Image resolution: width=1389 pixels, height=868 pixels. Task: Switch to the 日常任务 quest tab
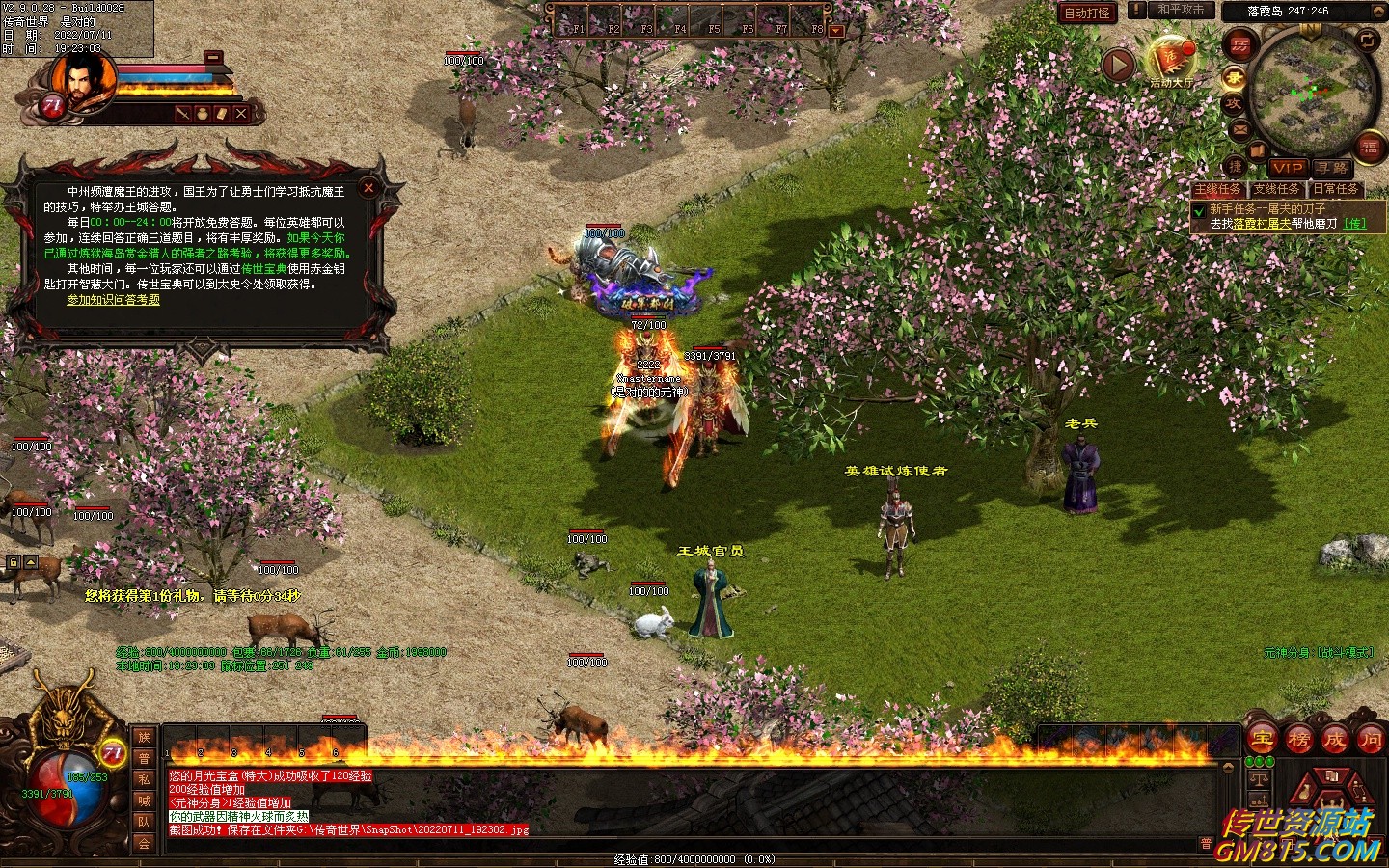1335,189
